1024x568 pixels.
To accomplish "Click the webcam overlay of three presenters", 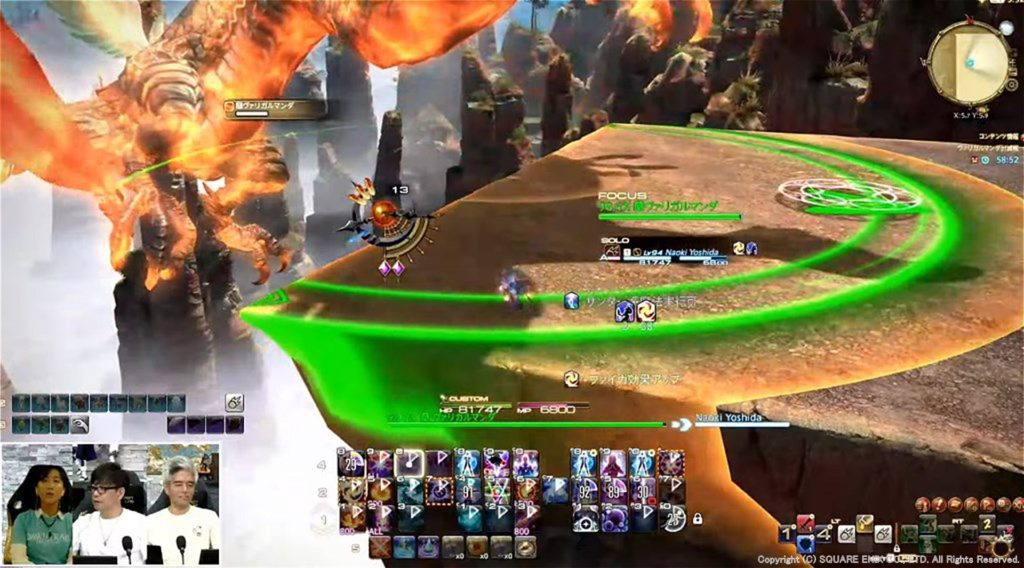I will (110, 504).
